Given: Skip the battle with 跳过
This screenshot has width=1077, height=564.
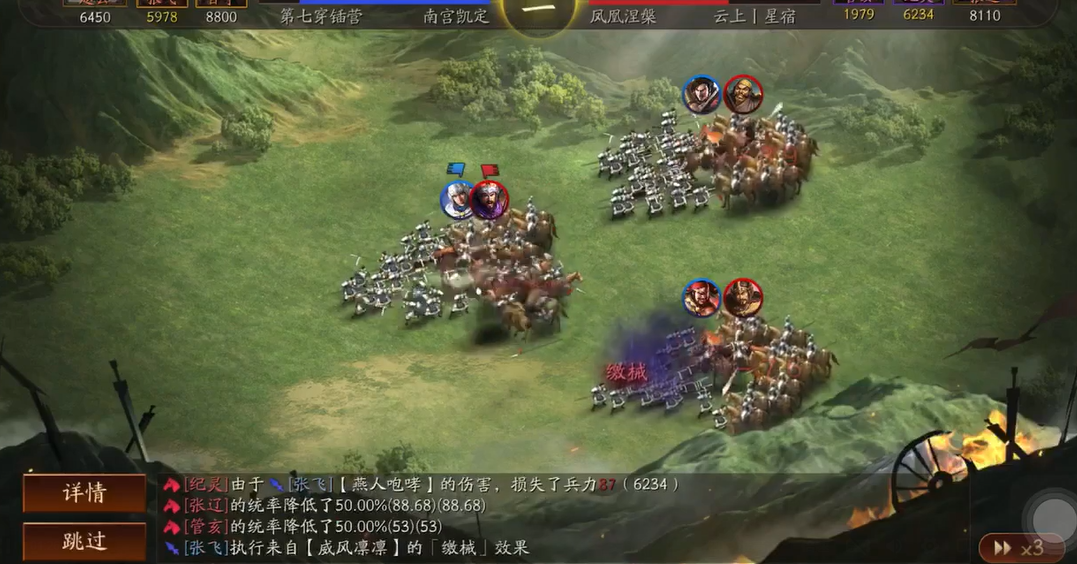Looking at the screenshot, I should coord(84,541).
